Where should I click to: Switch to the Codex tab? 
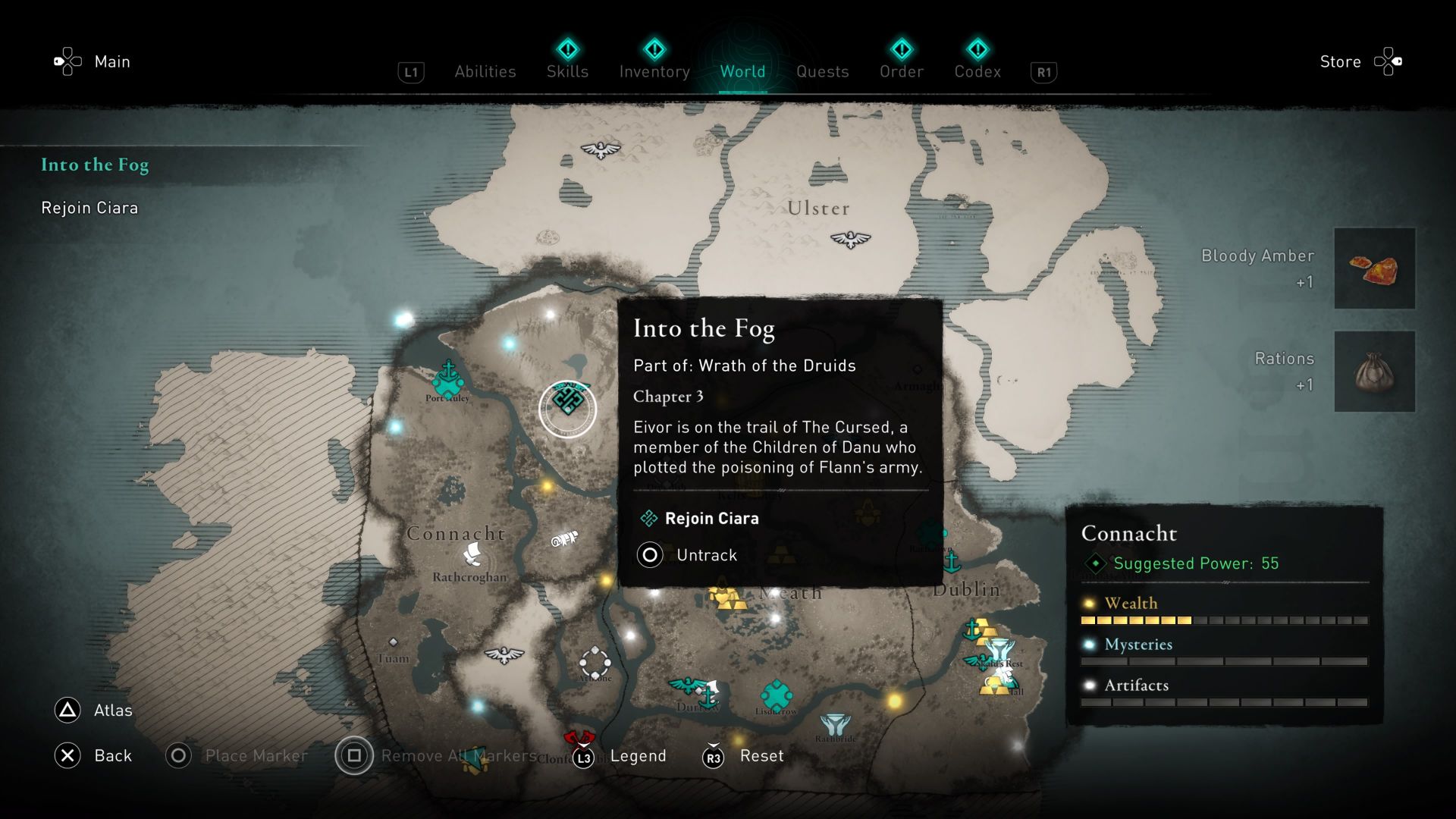click(x=978, y=71)
